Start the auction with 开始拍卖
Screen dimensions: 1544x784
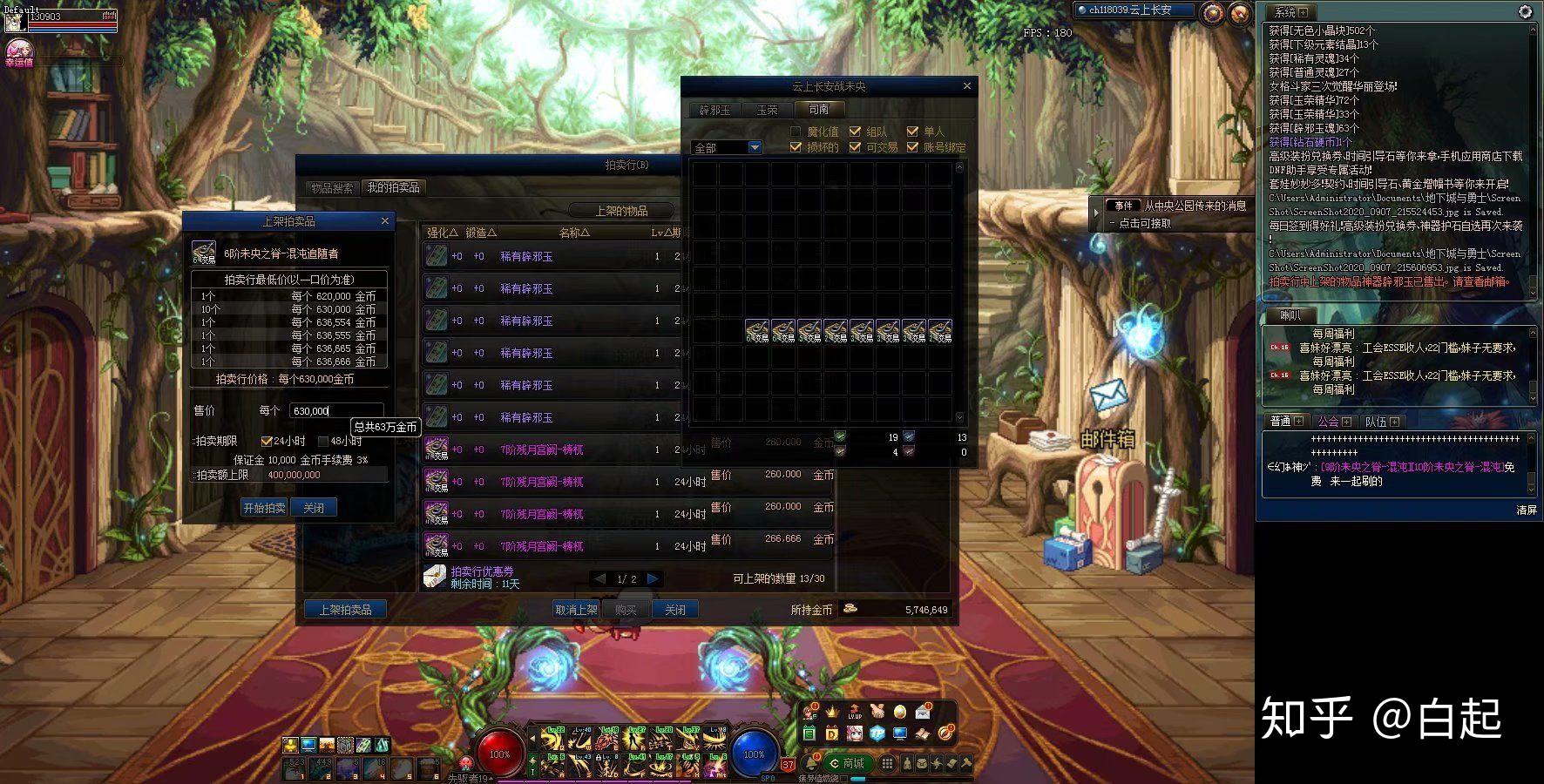(264, 508)
